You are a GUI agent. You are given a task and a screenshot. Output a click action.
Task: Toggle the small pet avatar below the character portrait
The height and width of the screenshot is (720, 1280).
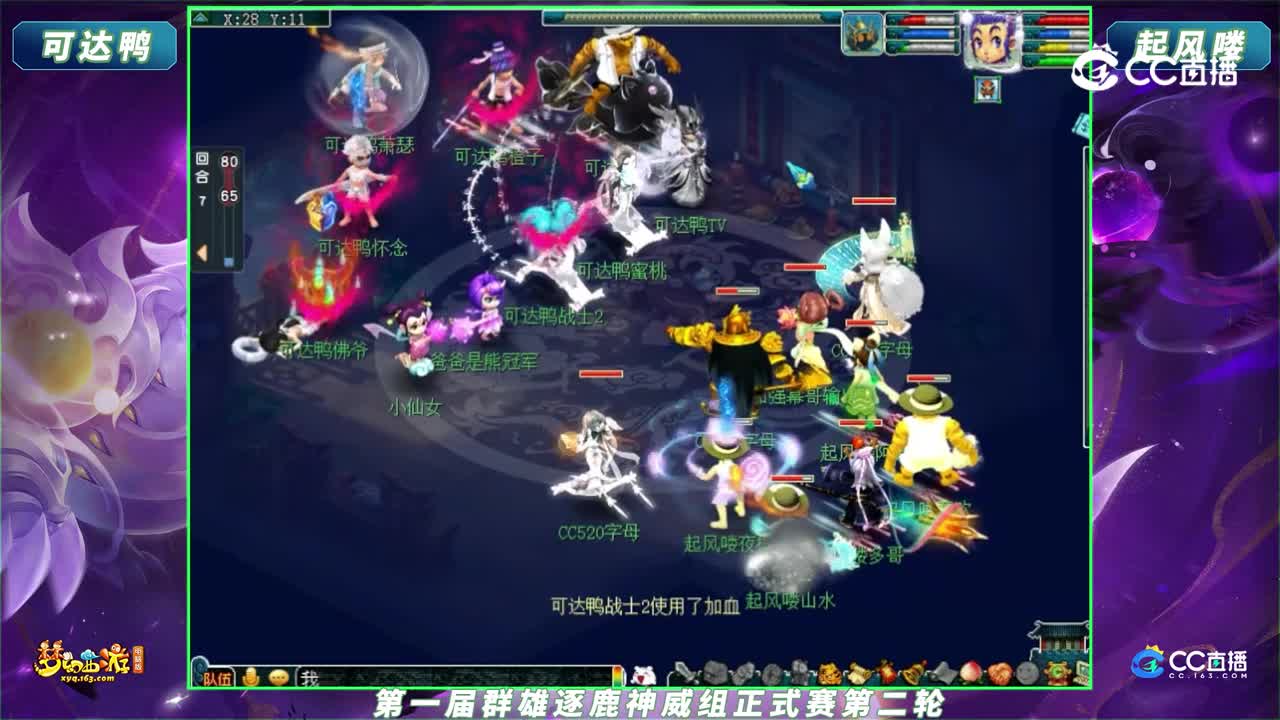pos(986,89)
